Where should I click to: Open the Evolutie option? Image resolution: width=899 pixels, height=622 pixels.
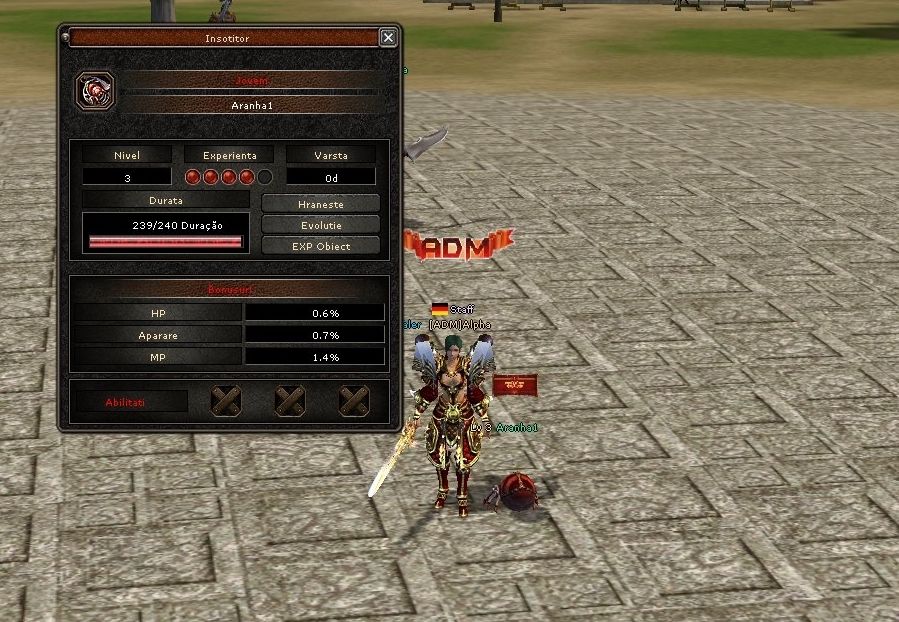(321, 225)
